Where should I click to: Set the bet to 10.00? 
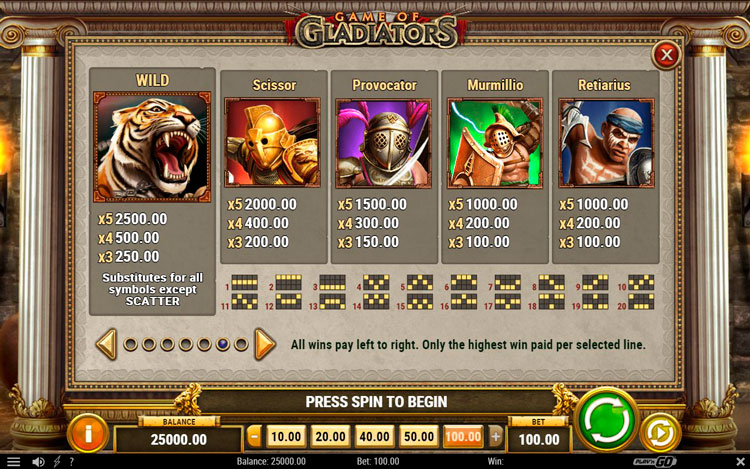[286, 436]
